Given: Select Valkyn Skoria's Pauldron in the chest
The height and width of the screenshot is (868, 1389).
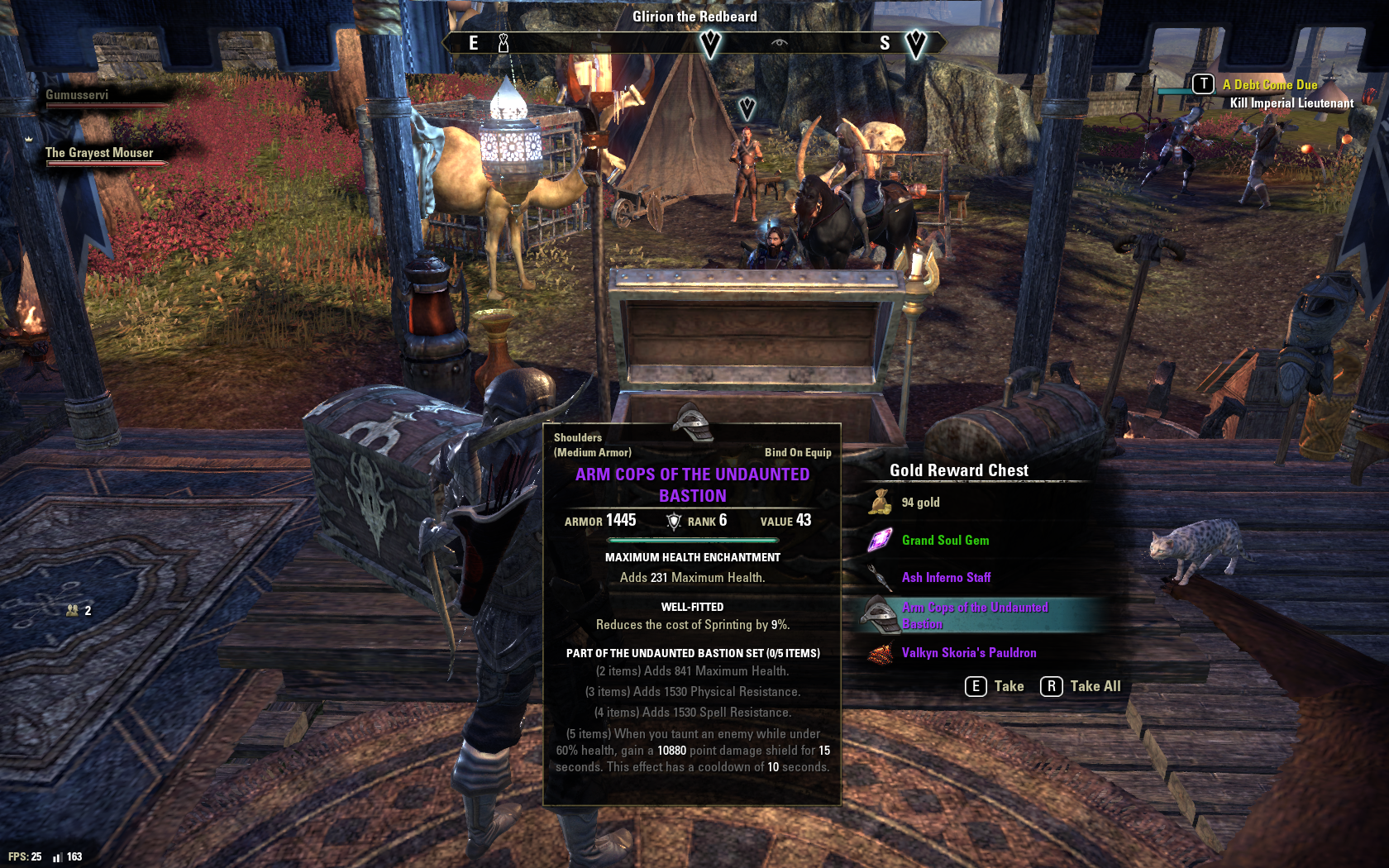Looking at the screenshot, I should point(968,653).
